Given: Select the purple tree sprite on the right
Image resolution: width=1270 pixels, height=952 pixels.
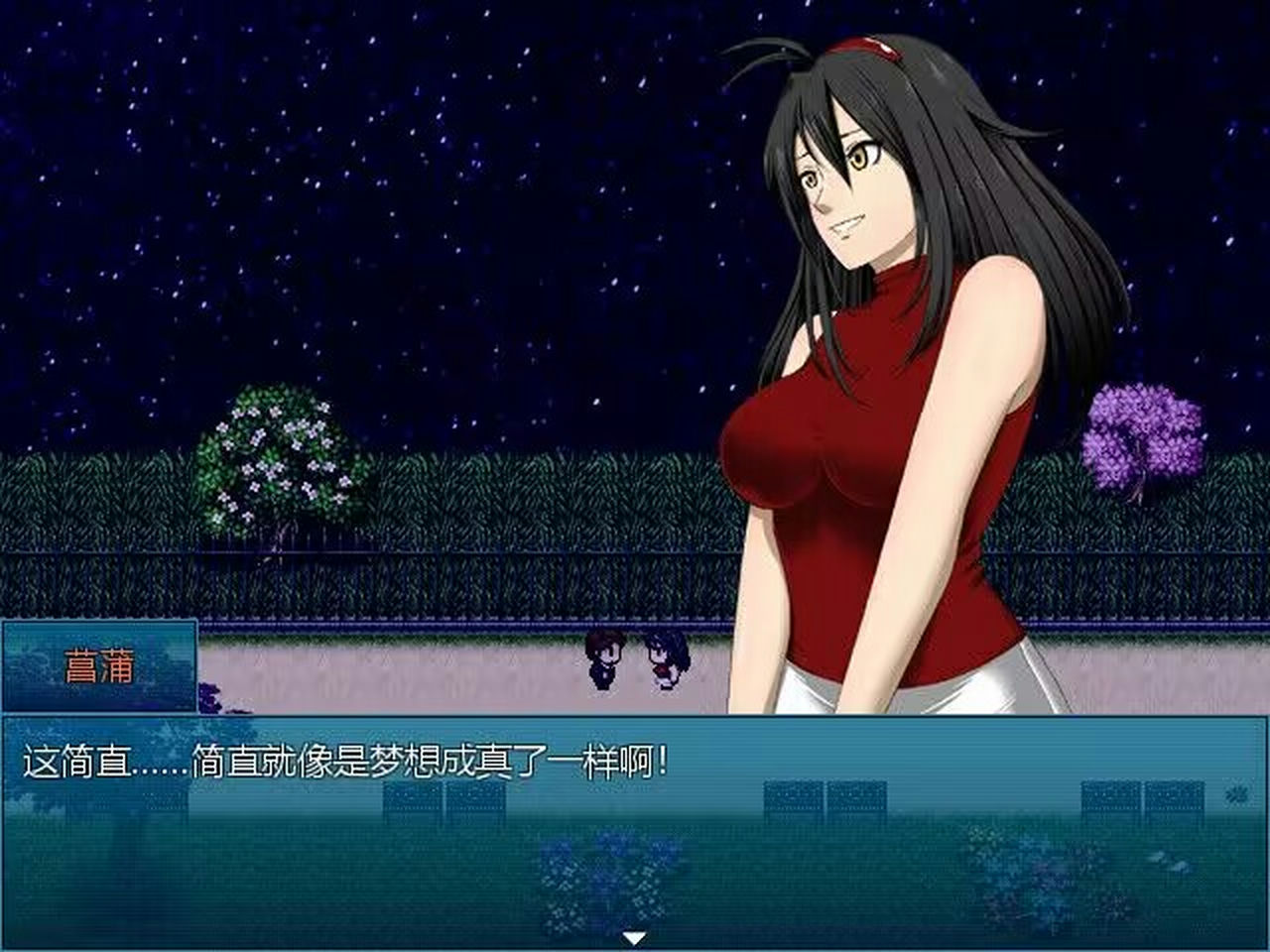Looking at the screenshot, I should (1141, 436).
